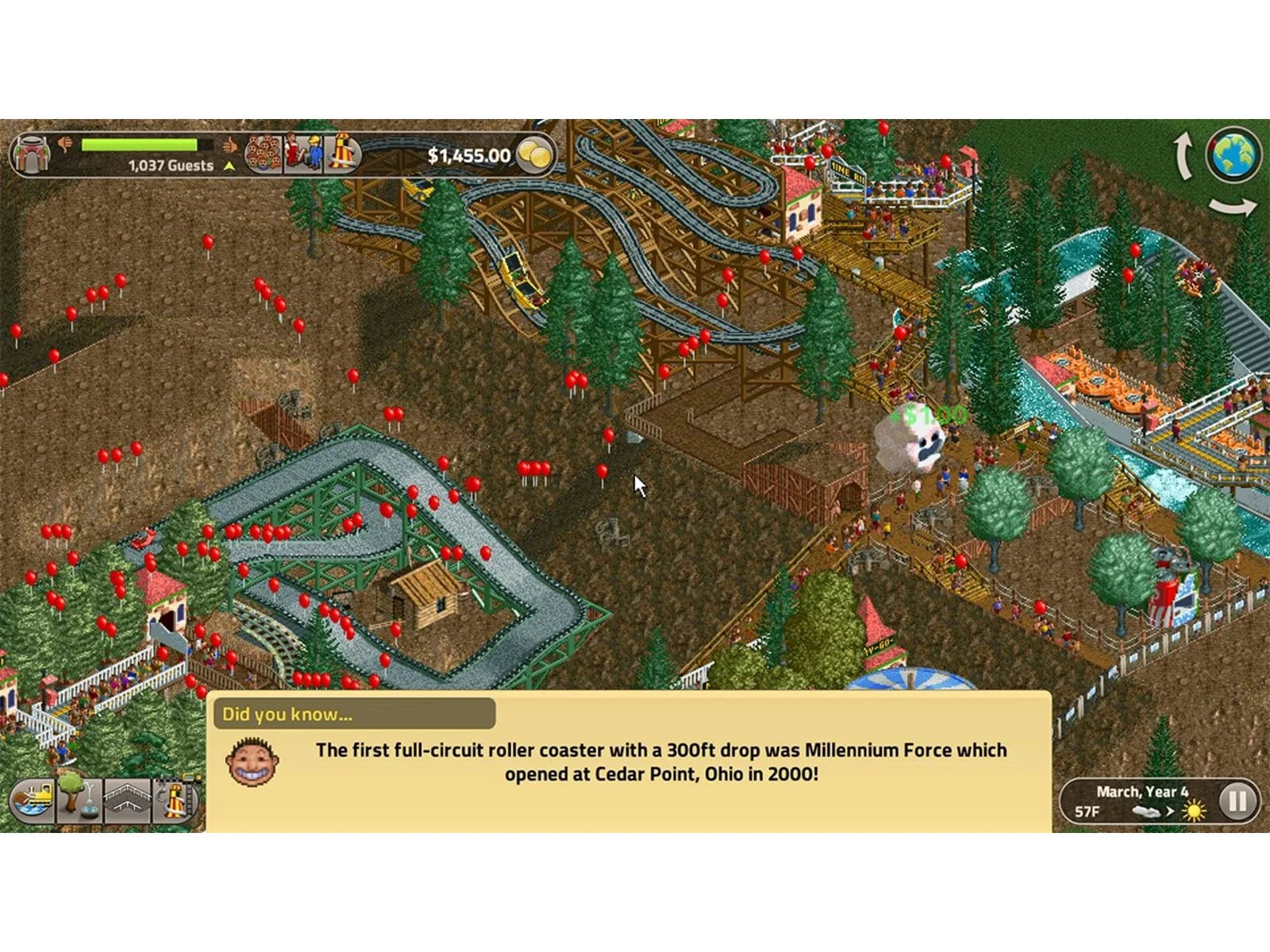Open the staff management icon
Image resolution: width=1270 pixels, height=952 pixels.
coord(303,153)
